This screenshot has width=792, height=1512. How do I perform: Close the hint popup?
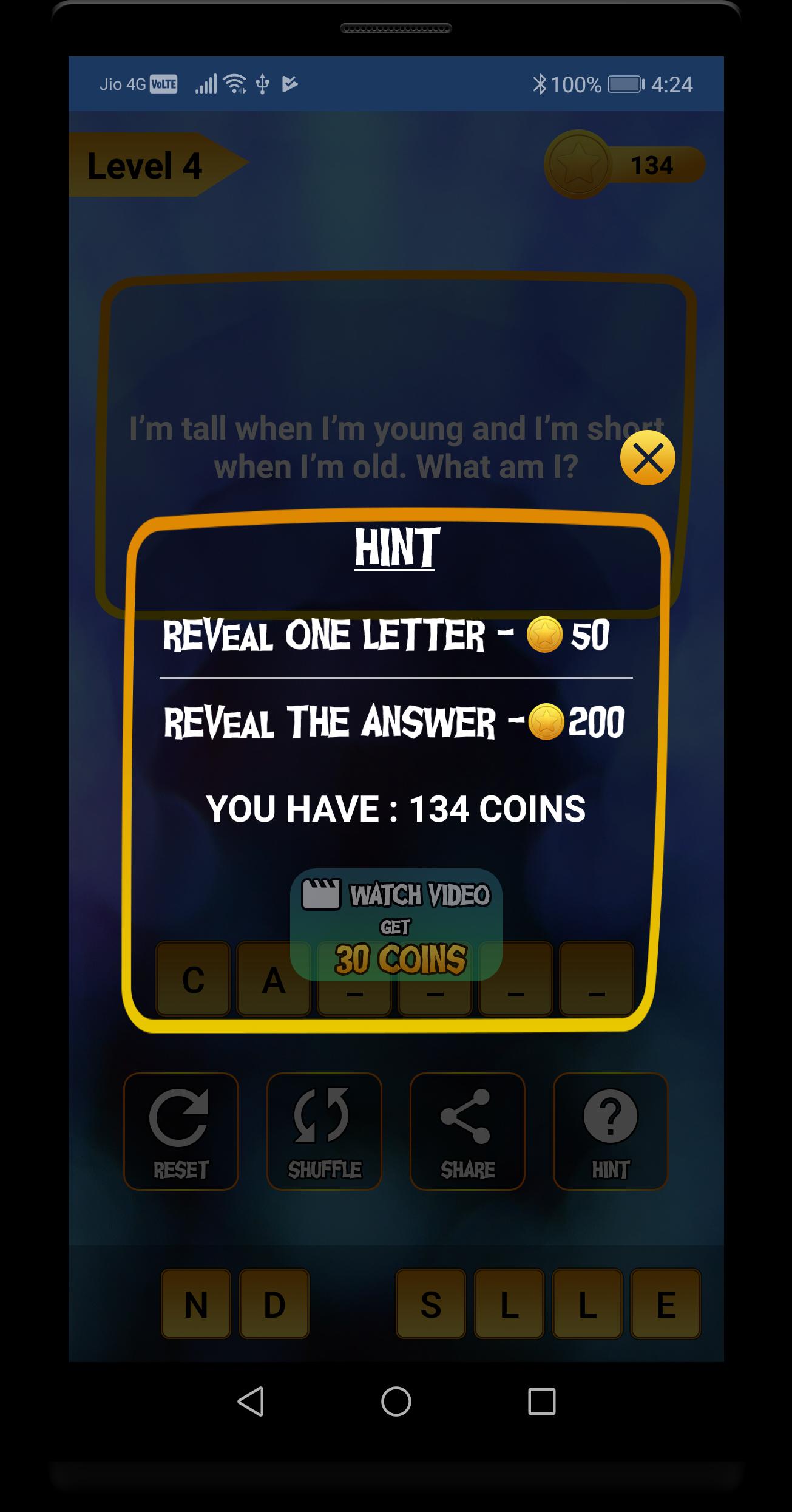click(648, 458)
